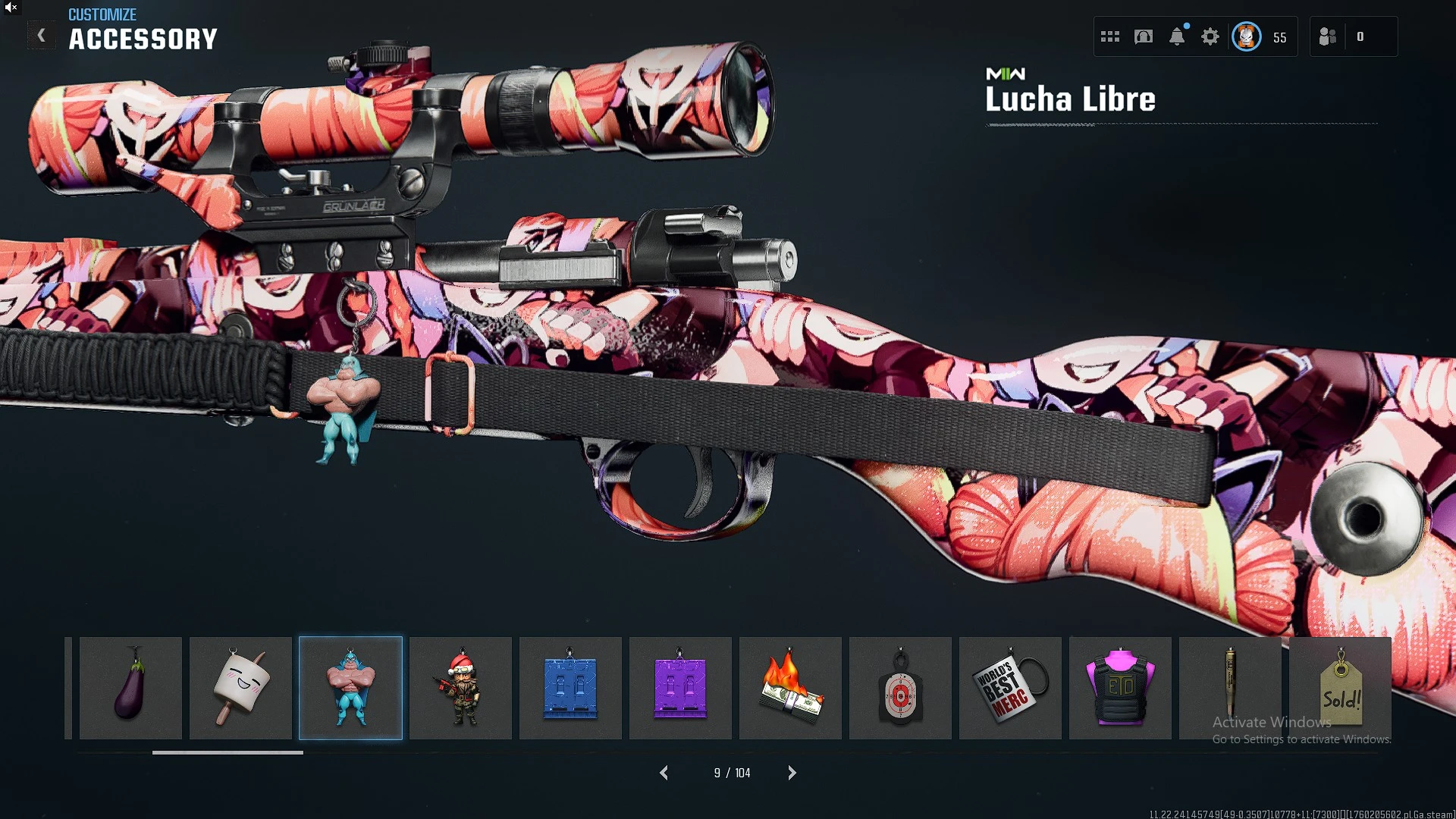Choose the smiling marshmallow charm
The width and height of the screenshot is (1456, 819).
click(x=240, y=688)
